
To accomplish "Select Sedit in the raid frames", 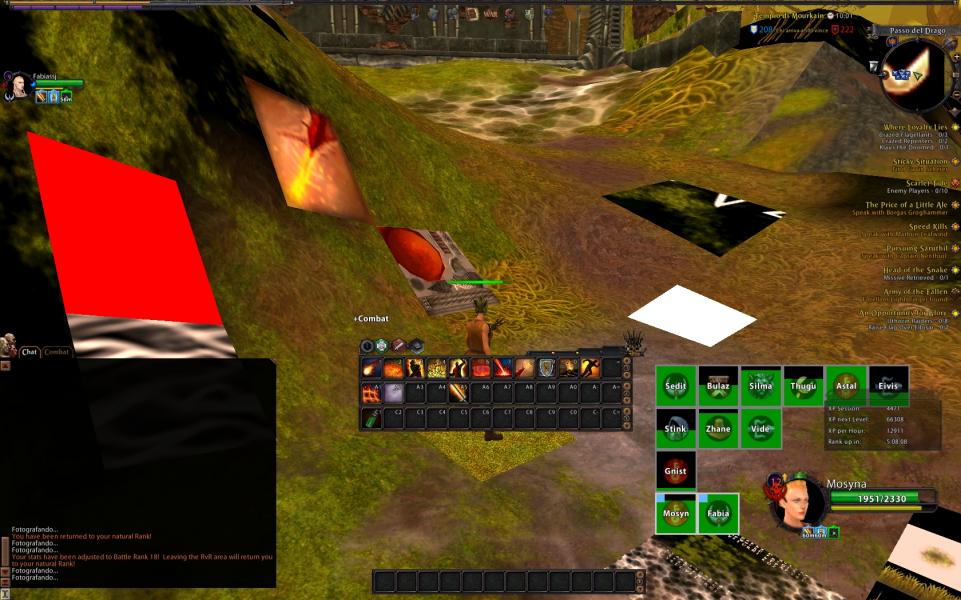I will pos(676,386).
